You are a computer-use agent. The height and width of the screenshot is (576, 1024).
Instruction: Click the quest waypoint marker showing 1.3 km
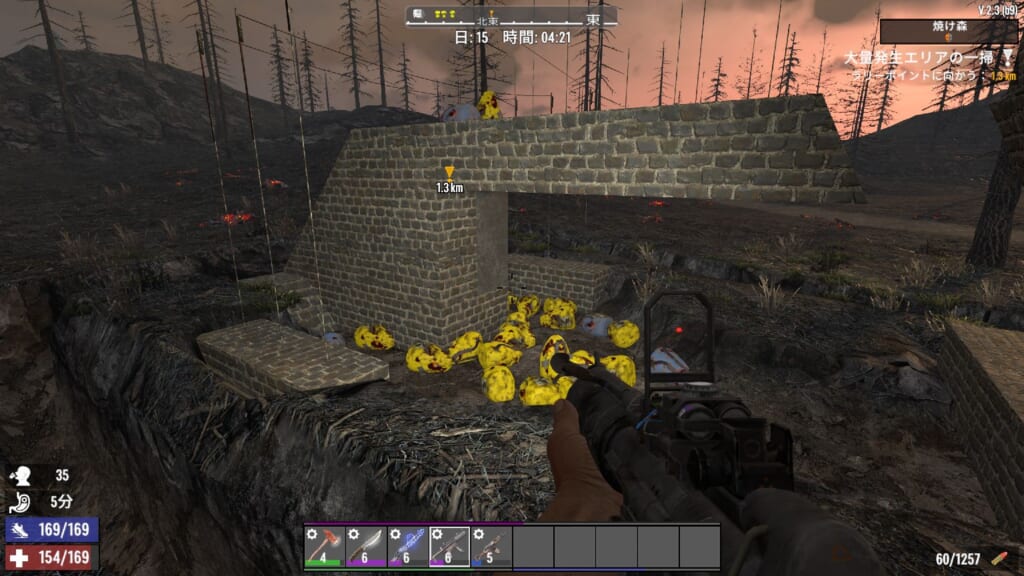449,174
